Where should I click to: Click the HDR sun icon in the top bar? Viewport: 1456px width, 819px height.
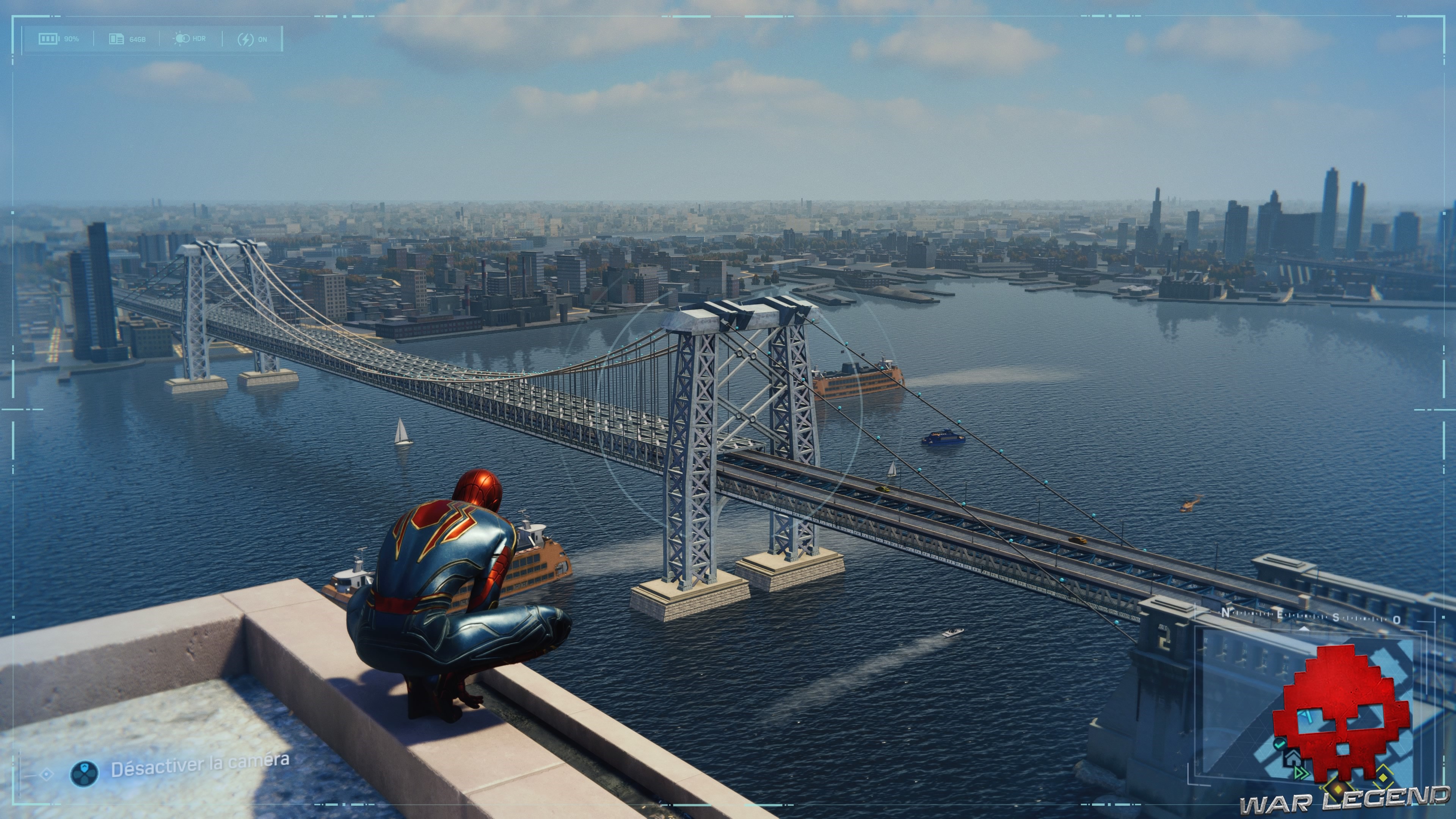182,38
